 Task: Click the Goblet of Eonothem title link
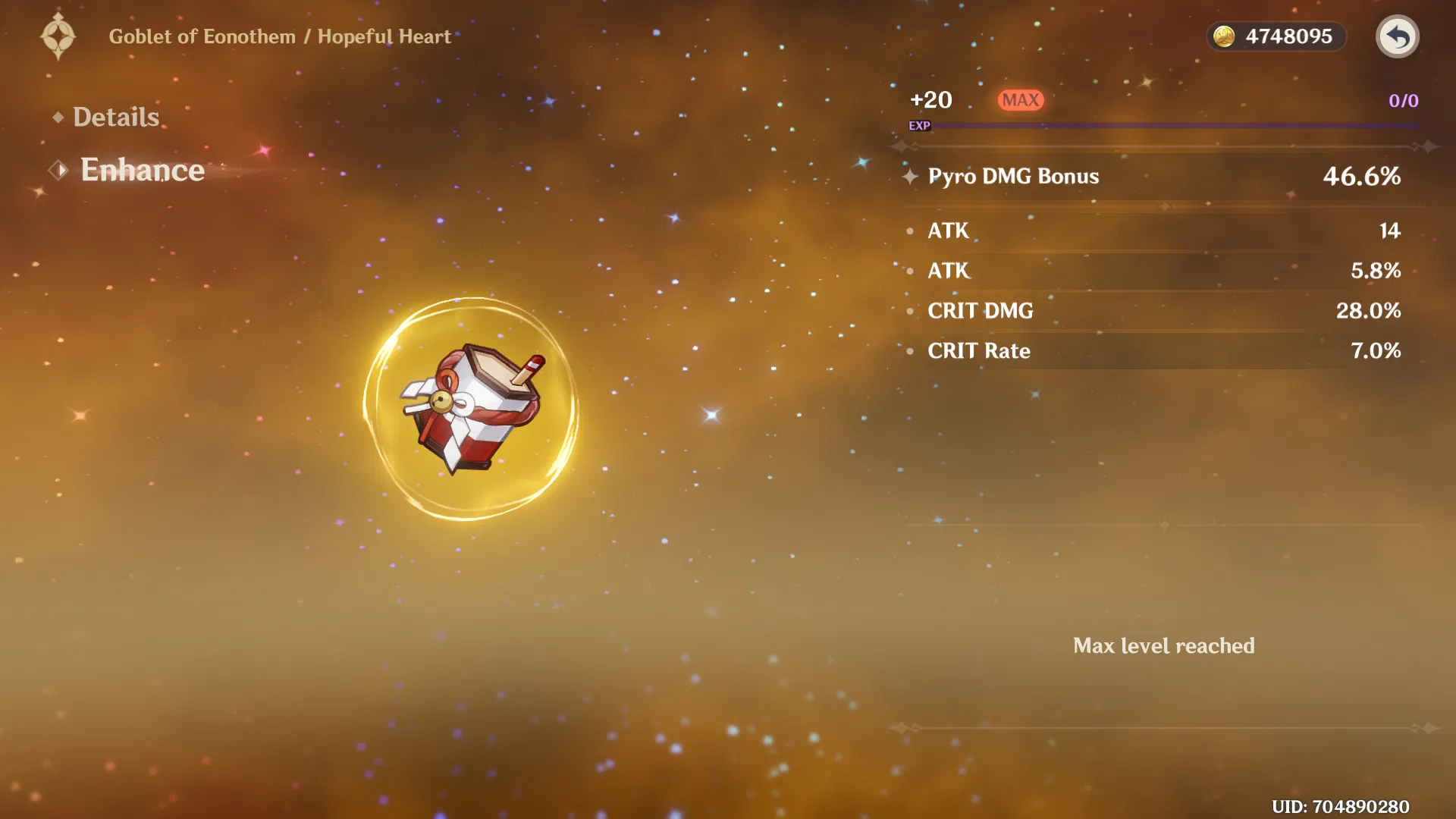click(x=202, y=36)
